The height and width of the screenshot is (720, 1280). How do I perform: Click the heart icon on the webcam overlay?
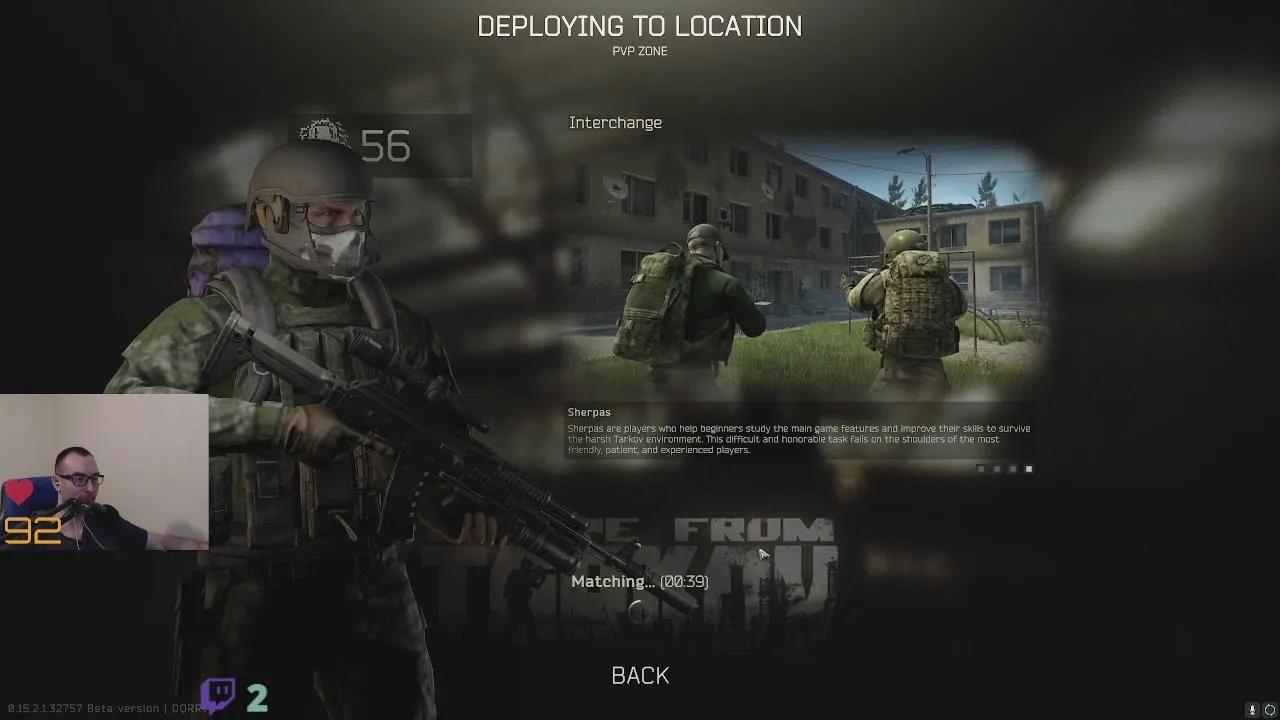click(x=21, y=493)
